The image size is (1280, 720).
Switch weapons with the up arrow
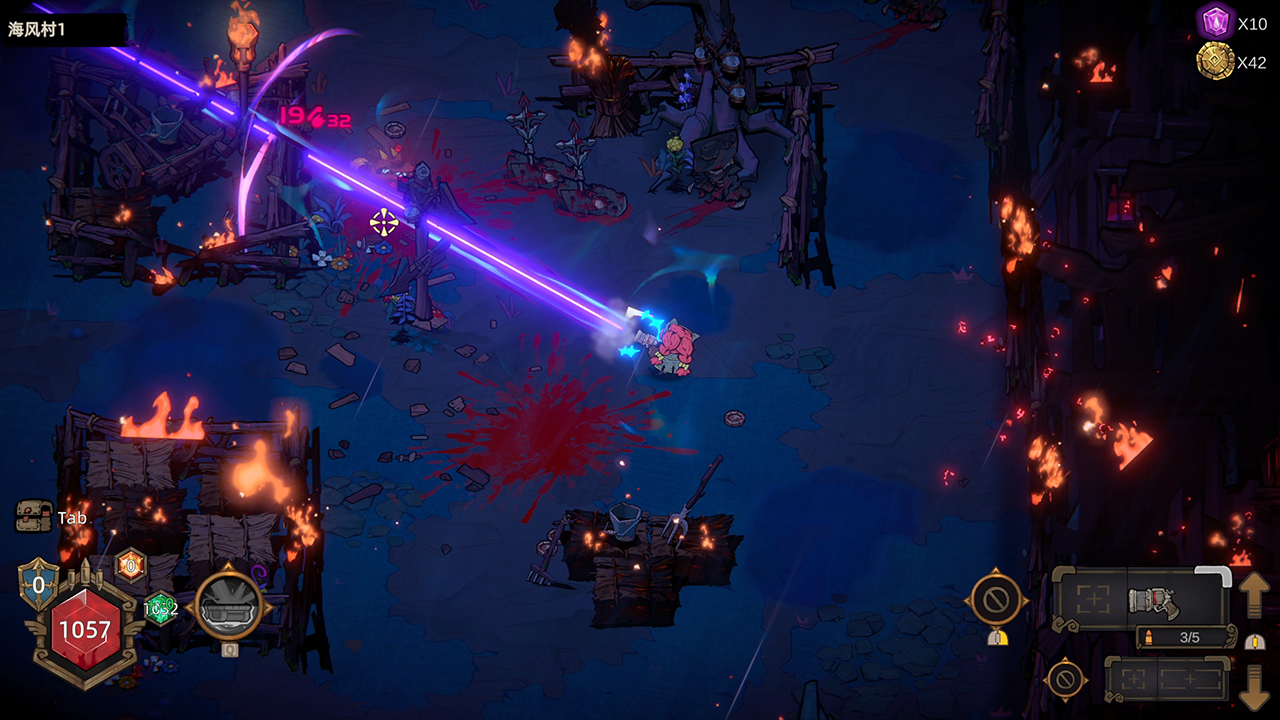click(x=1254, y=597)
